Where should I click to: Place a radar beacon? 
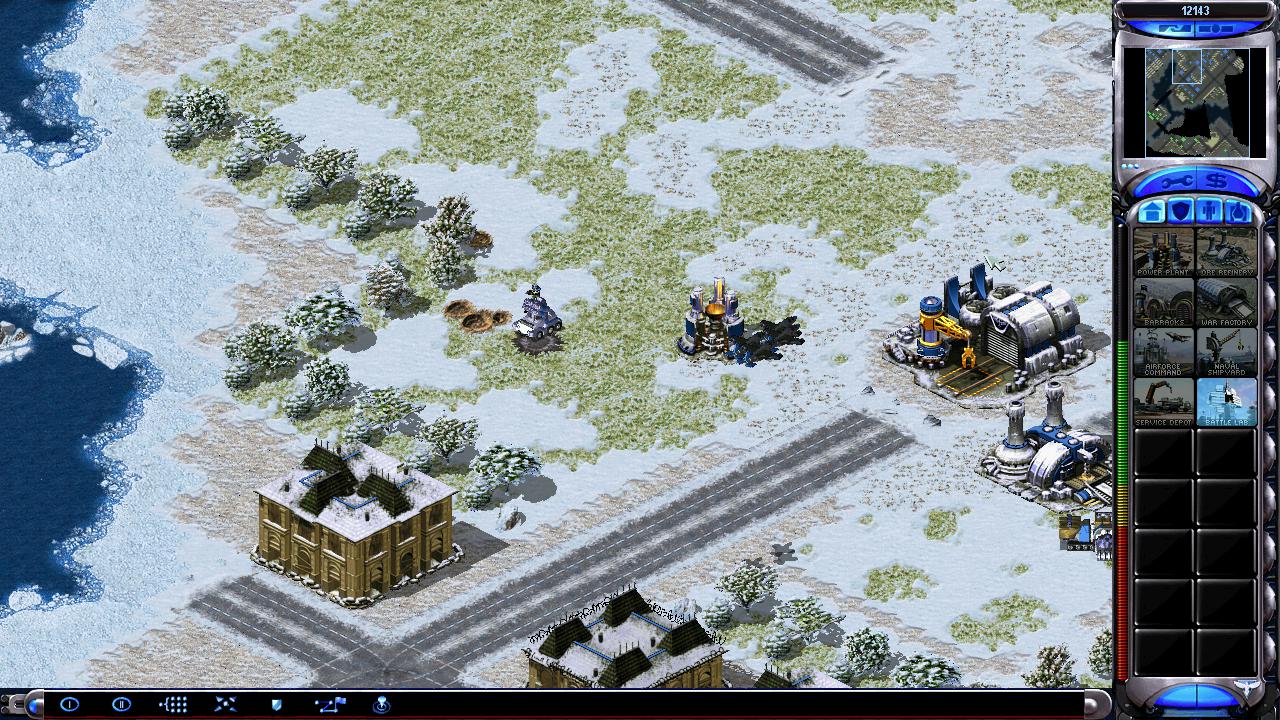pos(381,704)
